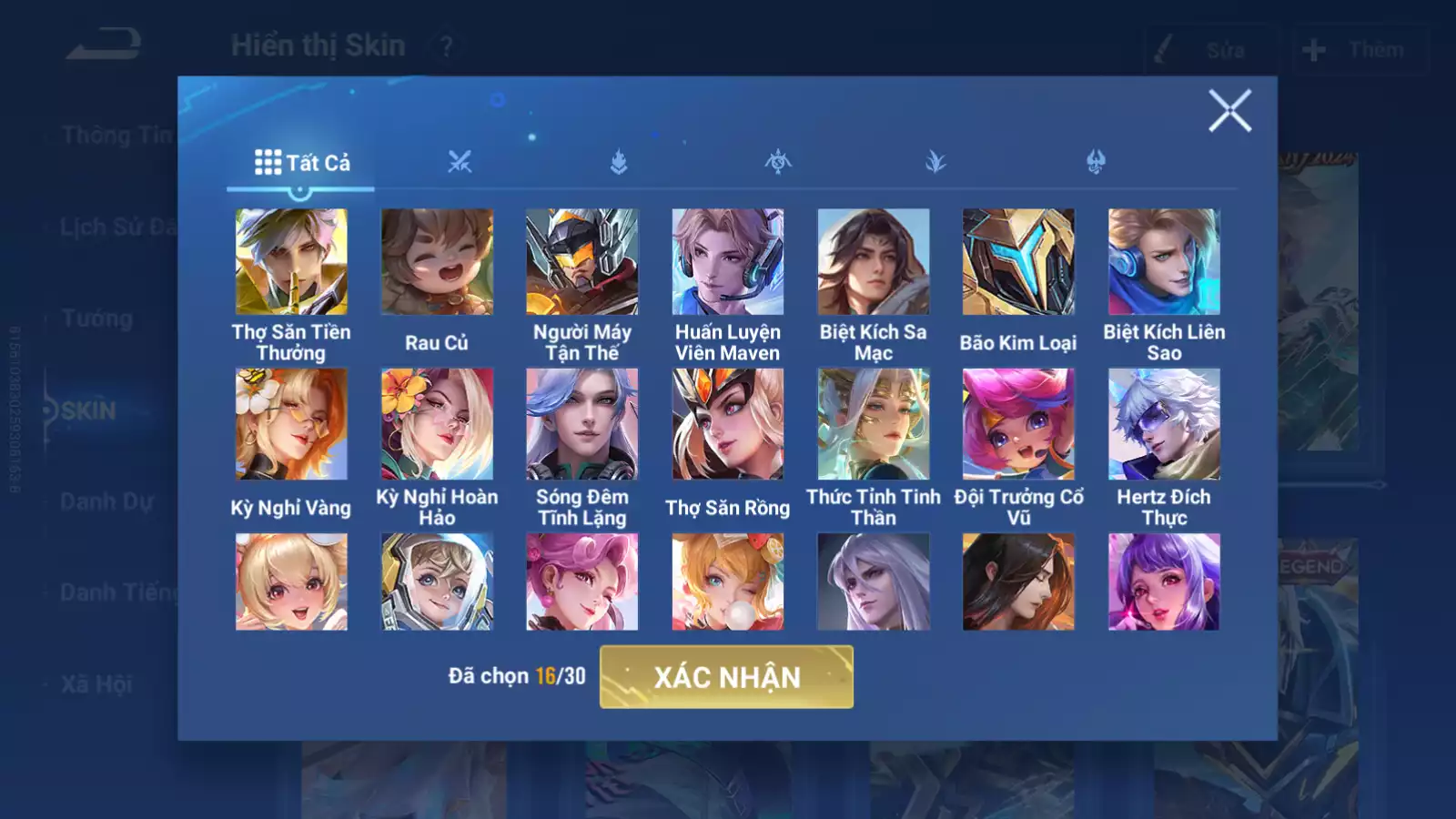Select the Sóng Đêm Tĩnh Lặng skin
The height and width of the screenshot is (819, 1456).
[582, 424]
